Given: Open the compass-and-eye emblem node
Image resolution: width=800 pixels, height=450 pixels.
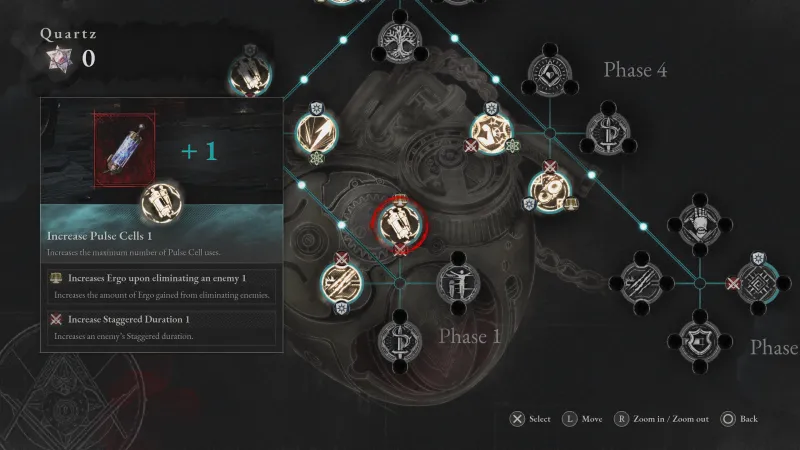Looking at the screenshot, I should [549, 67].
